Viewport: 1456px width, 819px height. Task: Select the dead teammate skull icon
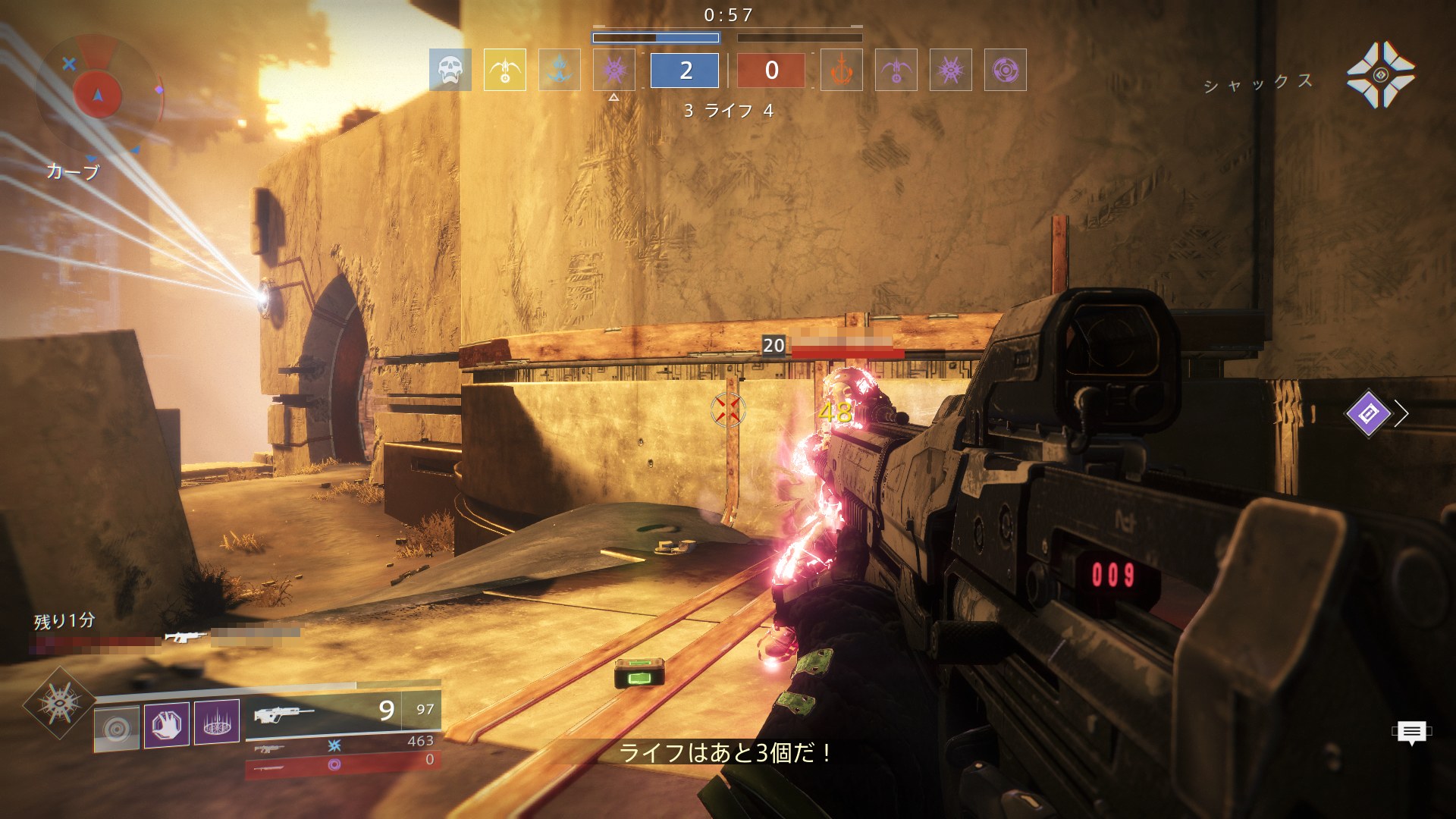coord(450,70)
